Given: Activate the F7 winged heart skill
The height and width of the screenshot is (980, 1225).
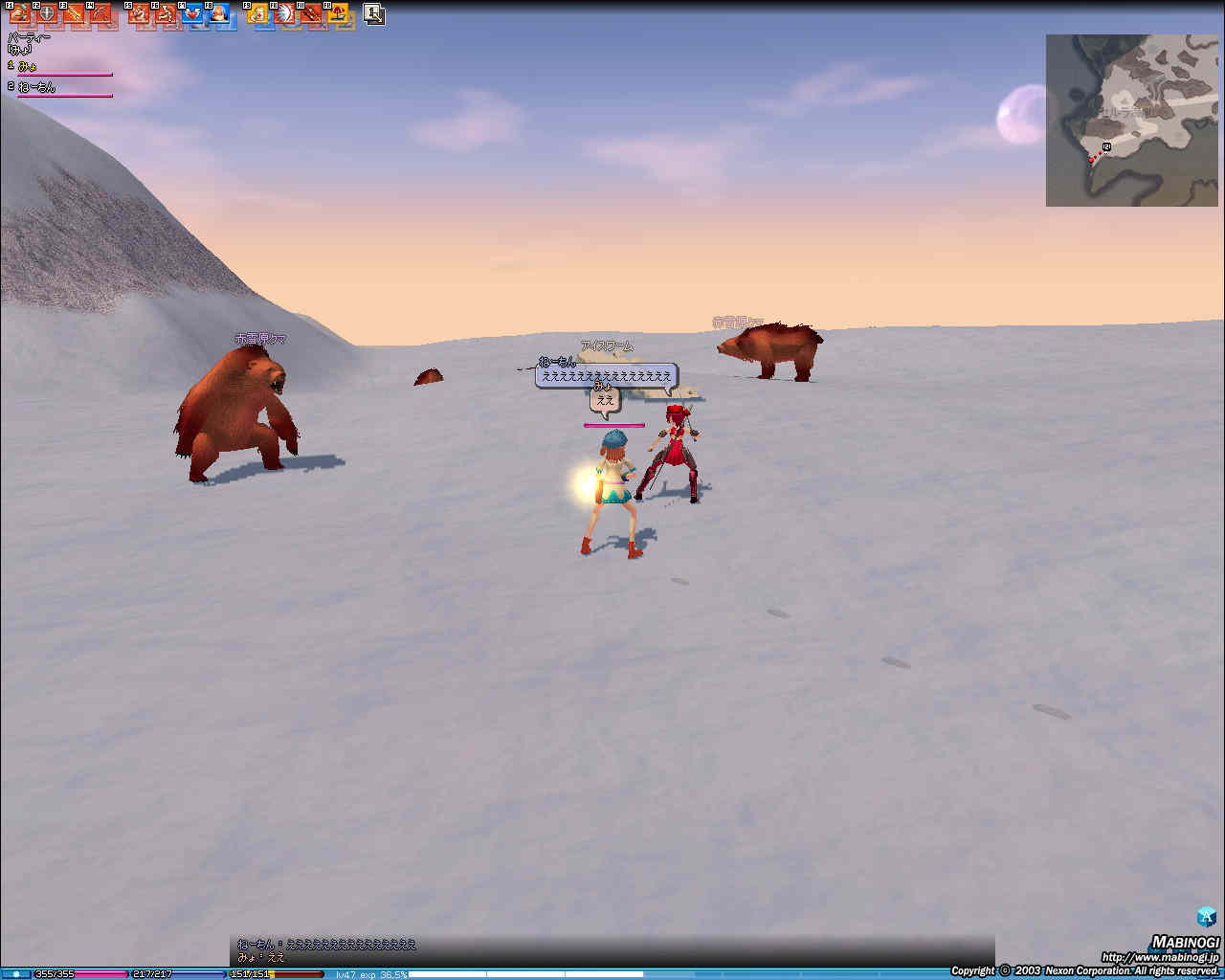Looking at the screenshot, I should 192,14.
